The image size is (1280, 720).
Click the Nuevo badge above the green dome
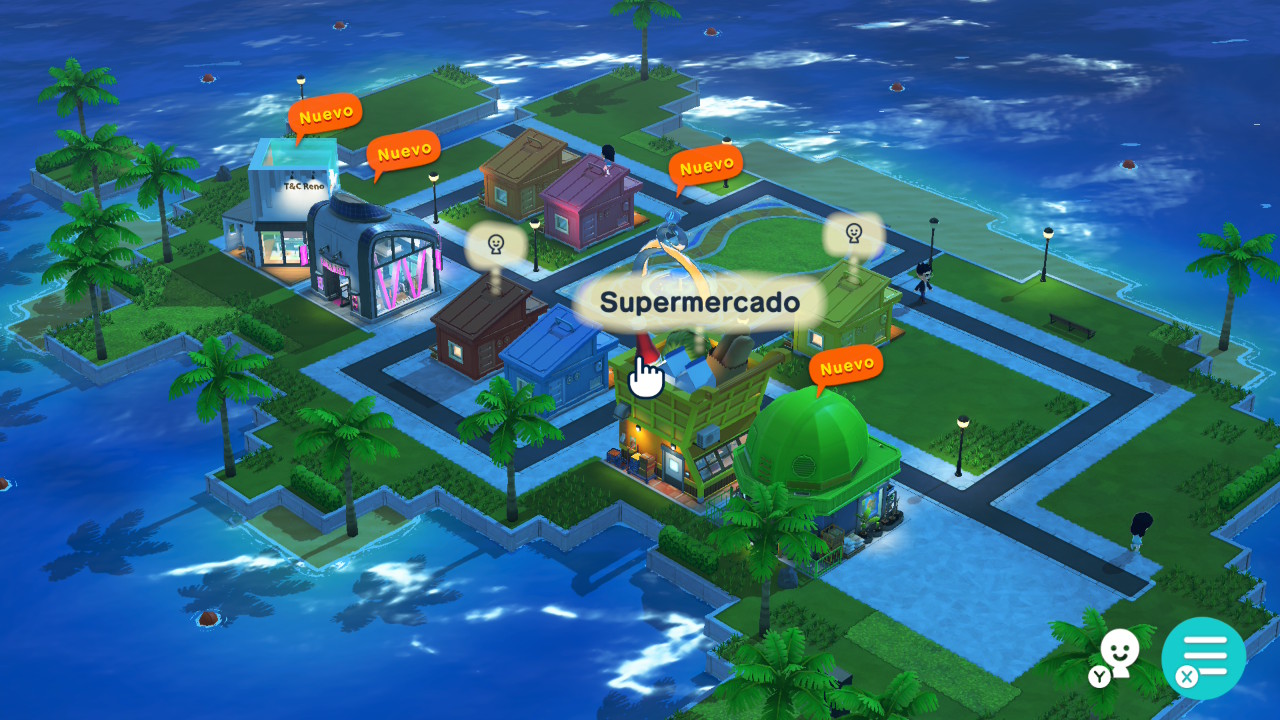pyautogui.click(x=846, y=367)
